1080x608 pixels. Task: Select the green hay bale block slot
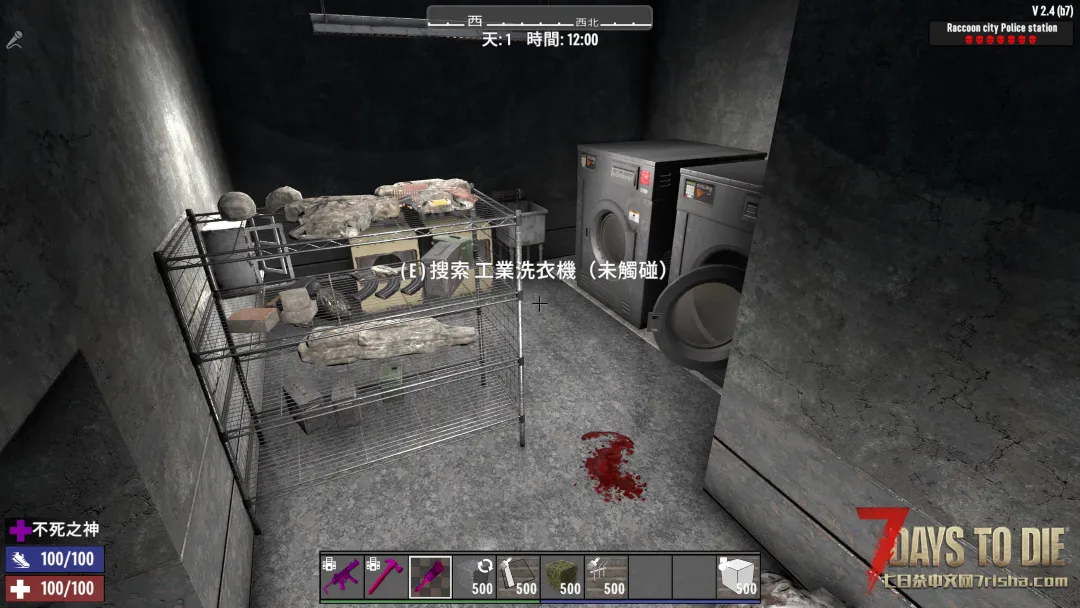pos(562,577)
